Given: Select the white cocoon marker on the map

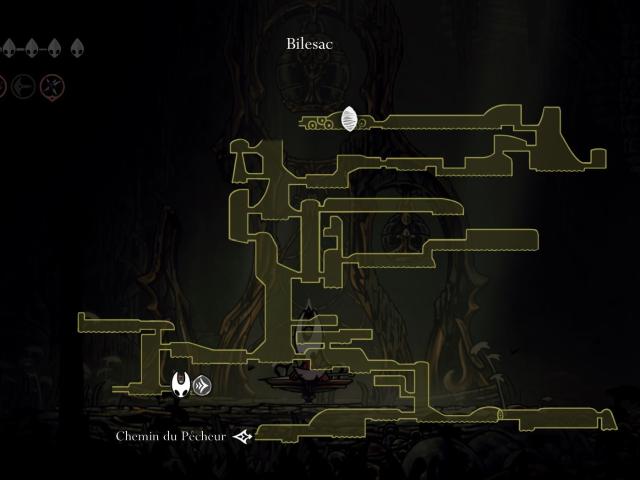Looking at the screenshot, I should coord(349,120).
